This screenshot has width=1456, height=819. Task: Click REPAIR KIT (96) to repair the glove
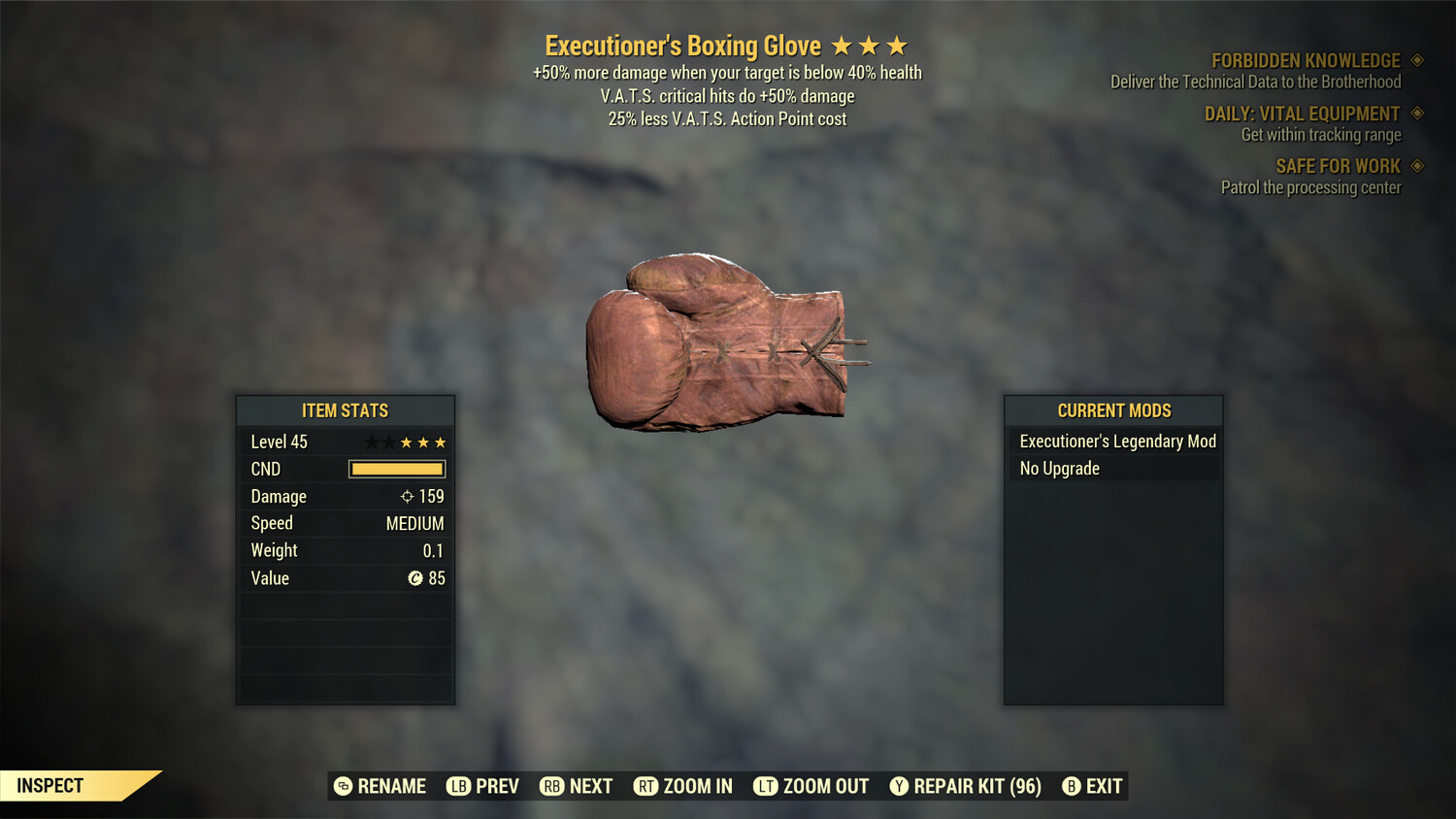pos(966,786)
